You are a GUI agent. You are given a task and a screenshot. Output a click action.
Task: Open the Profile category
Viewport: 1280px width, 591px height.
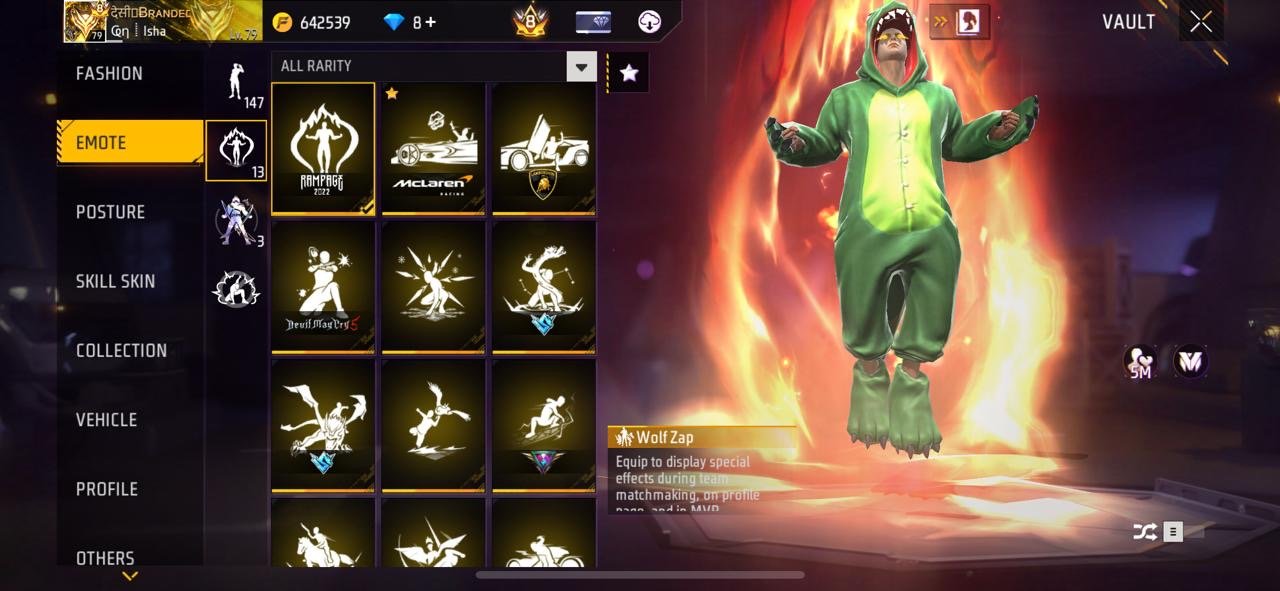106,489
